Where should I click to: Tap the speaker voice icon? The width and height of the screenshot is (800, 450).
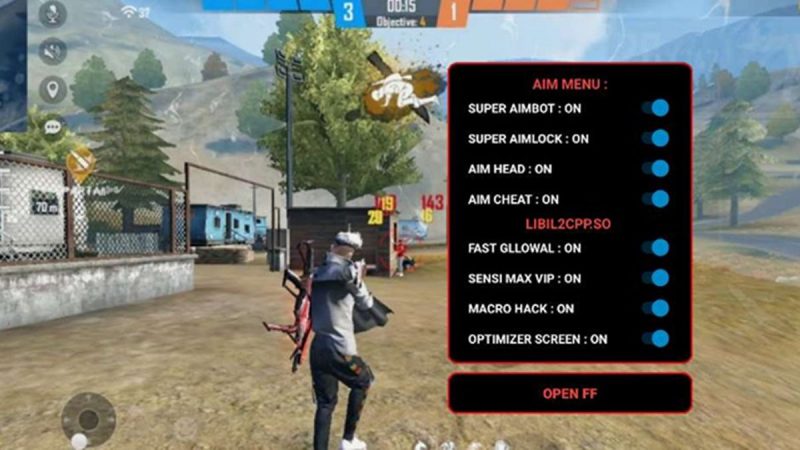52,51
